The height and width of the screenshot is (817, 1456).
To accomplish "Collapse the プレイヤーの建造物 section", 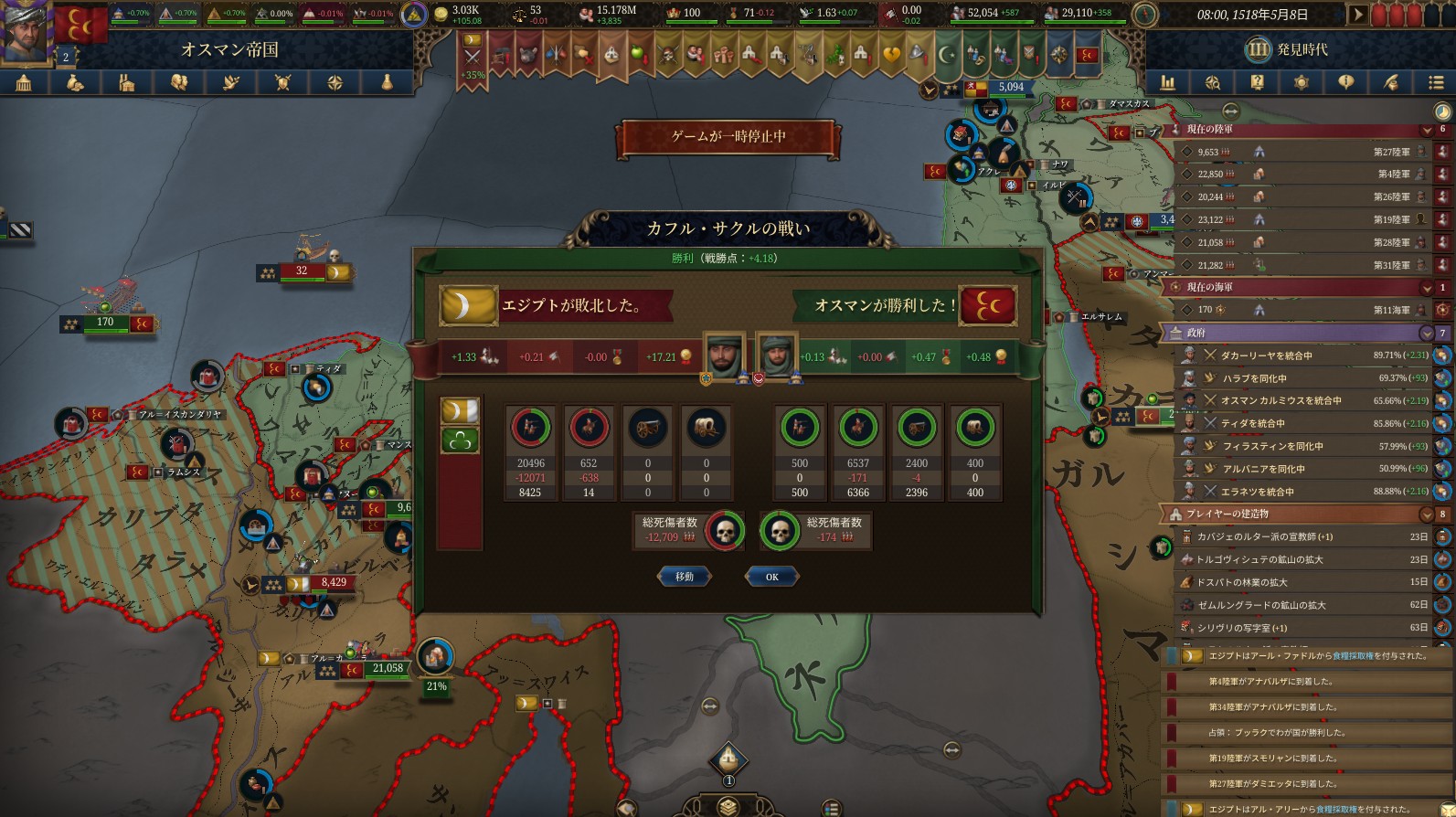I will point(1427,514).
